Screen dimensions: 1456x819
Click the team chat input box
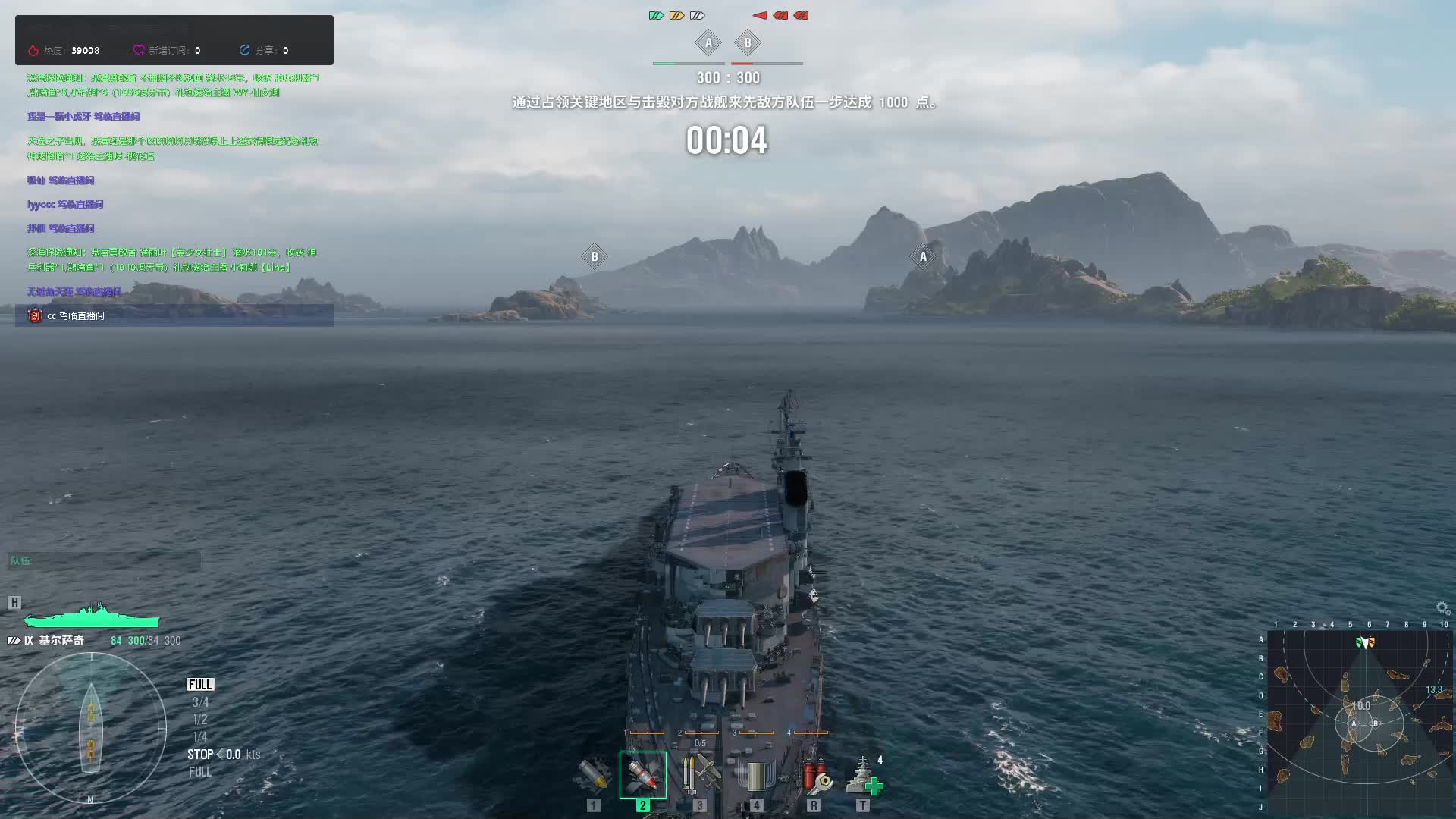(105, 561)
